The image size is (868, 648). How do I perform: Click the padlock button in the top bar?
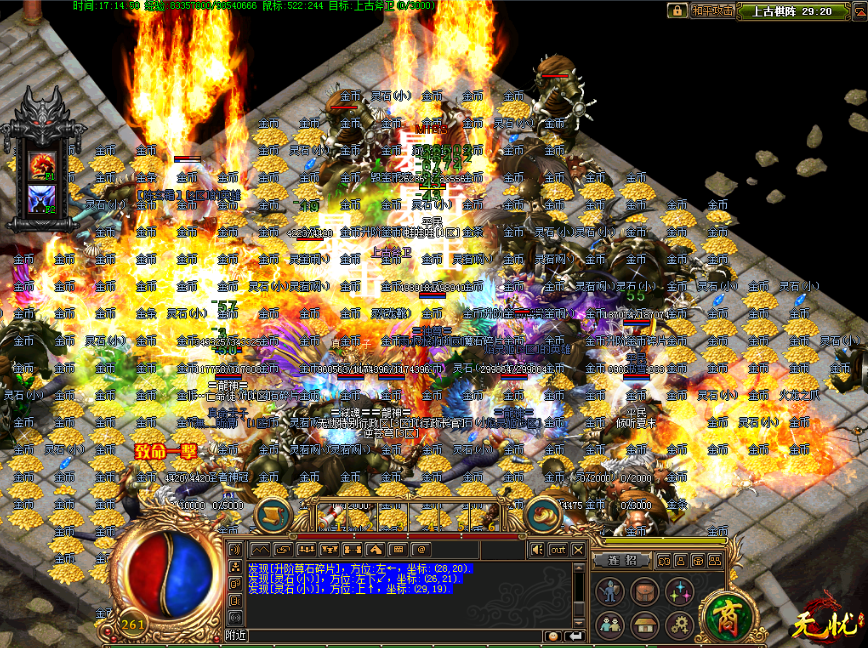pos(678,10)
